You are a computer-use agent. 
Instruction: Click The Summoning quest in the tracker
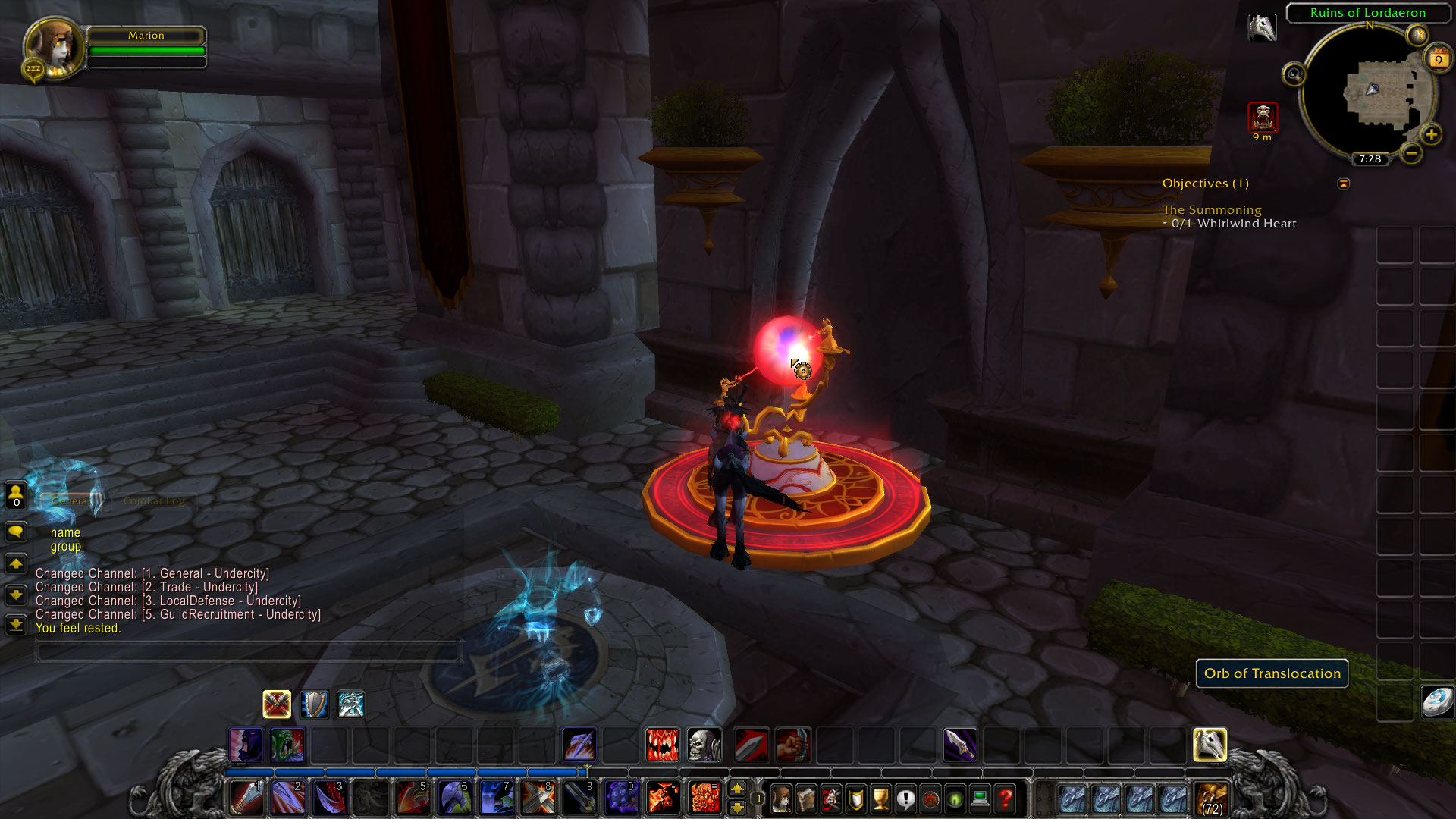1212,210
